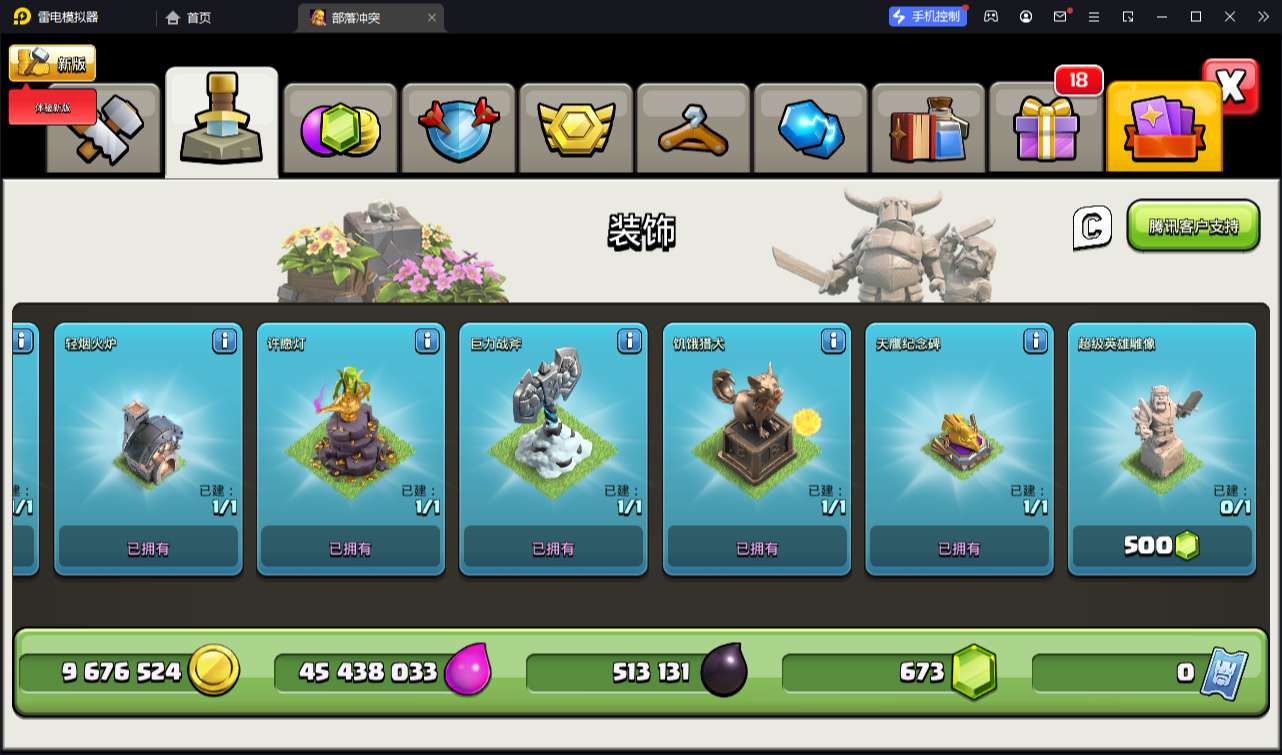This screenshot has width=1282, height=755.
Task: Select the gold hexagon badge tab
Action: (575, 129)
